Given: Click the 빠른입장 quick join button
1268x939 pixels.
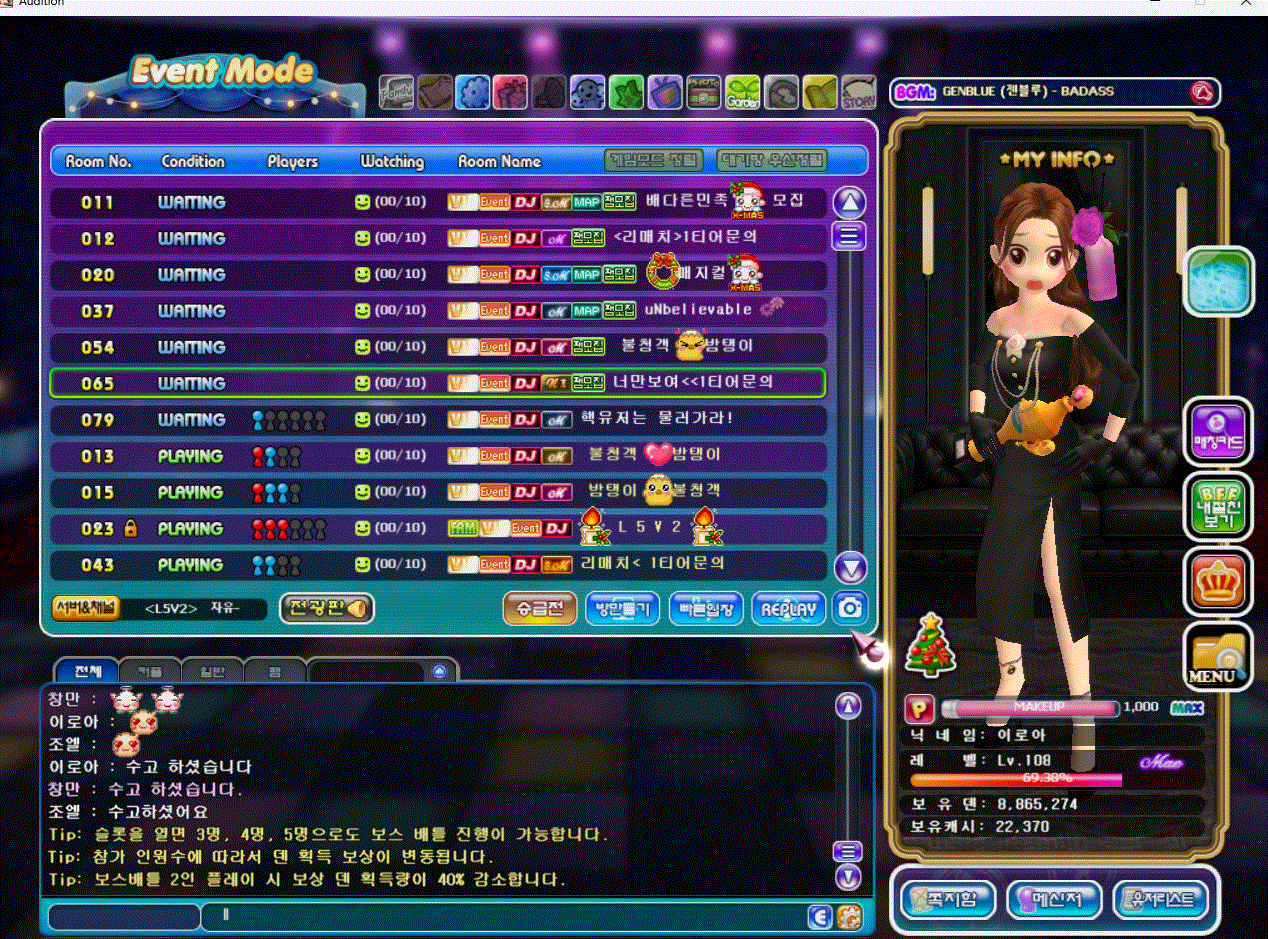Looking at the screenshot, I should pos(705,608).
